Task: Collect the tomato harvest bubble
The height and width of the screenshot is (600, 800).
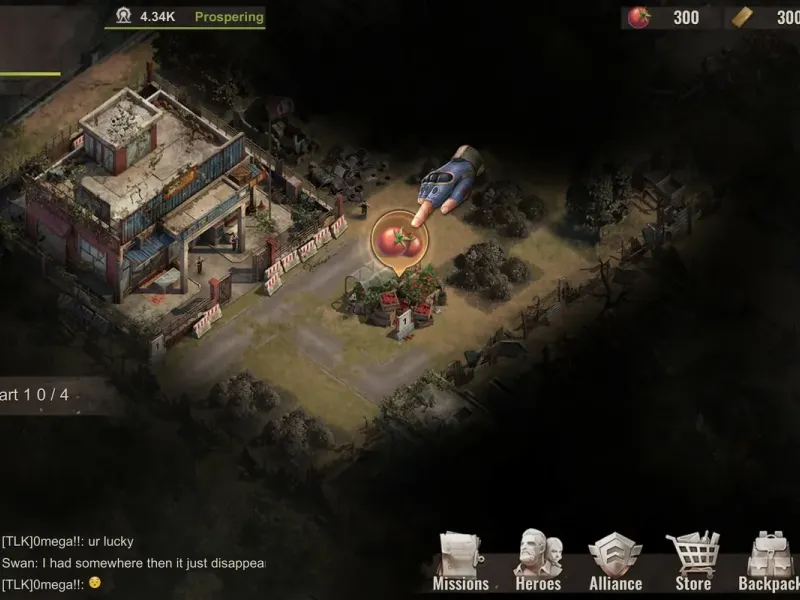Action: point(400,240)
